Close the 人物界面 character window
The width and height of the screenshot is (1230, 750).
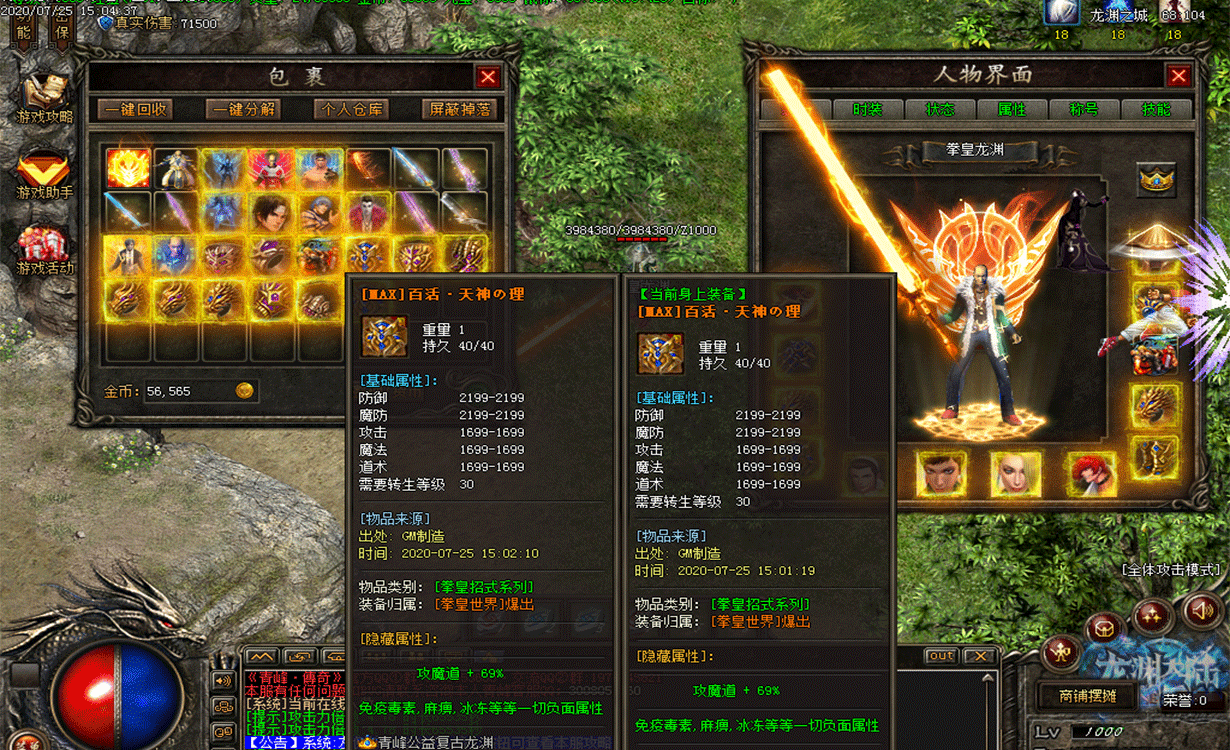tap(1179, 76)
